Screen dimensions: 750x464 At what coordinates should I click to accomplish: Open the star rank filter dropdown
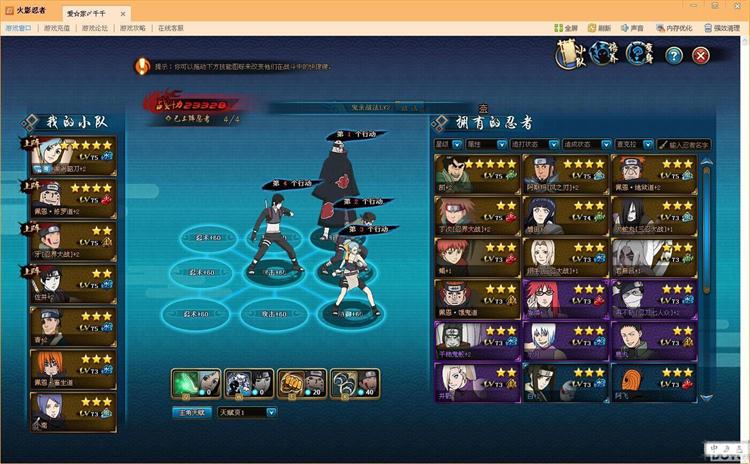pyautogui.click(x=446, y=144)
